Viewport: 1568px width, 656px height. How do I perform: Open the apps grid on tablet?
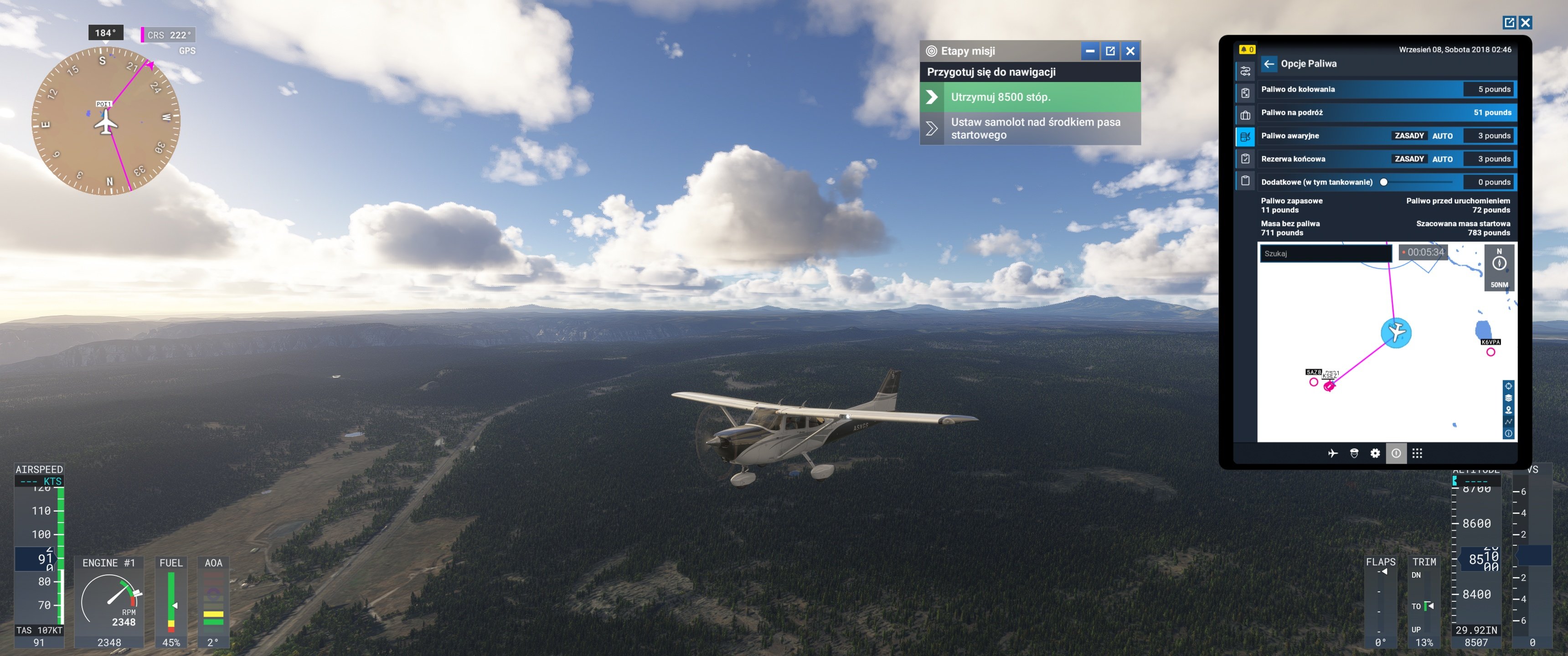point(1417,453)
